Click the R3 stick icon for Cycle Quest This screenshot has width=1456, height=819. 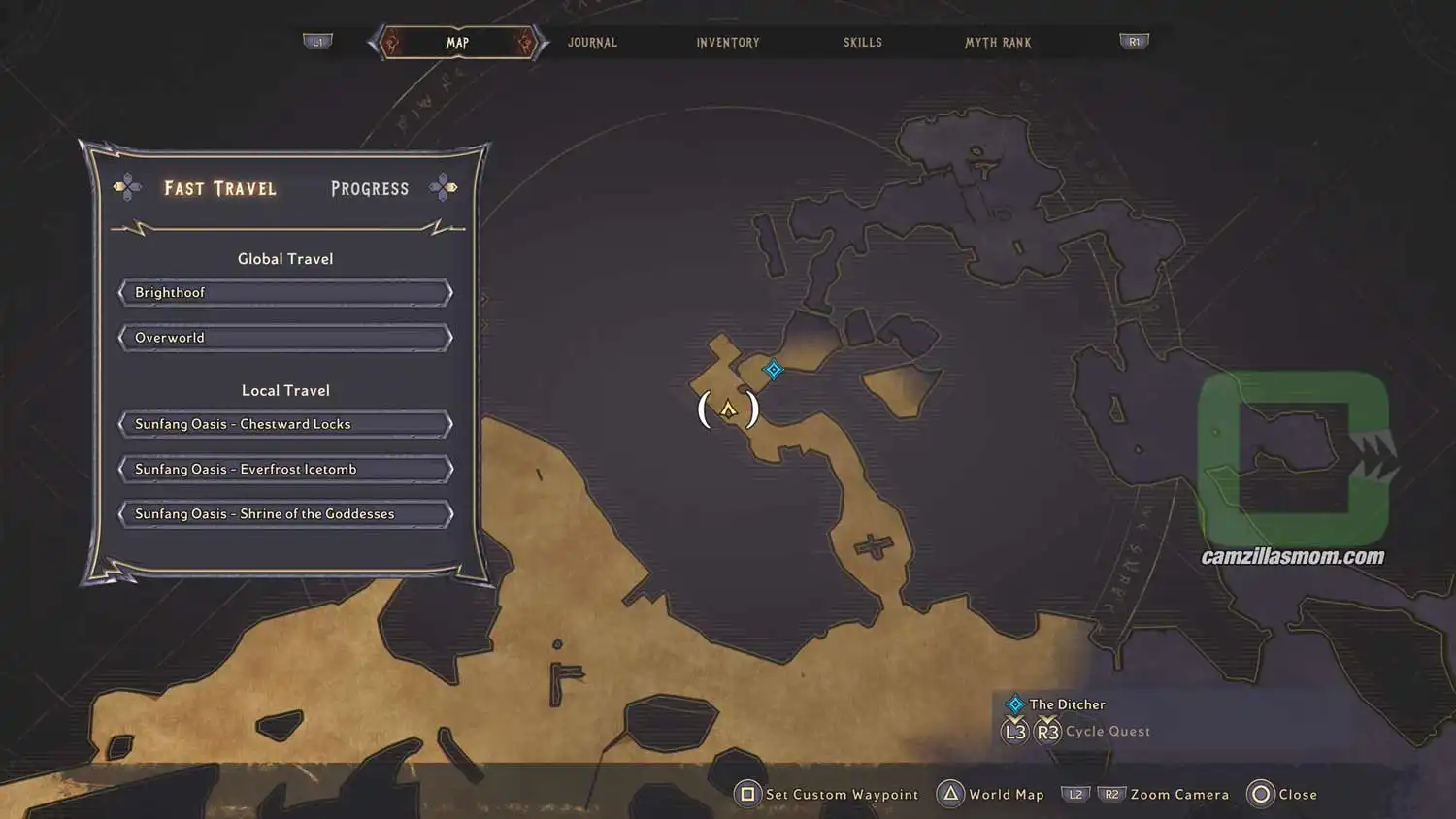[x=1048, y=731]
